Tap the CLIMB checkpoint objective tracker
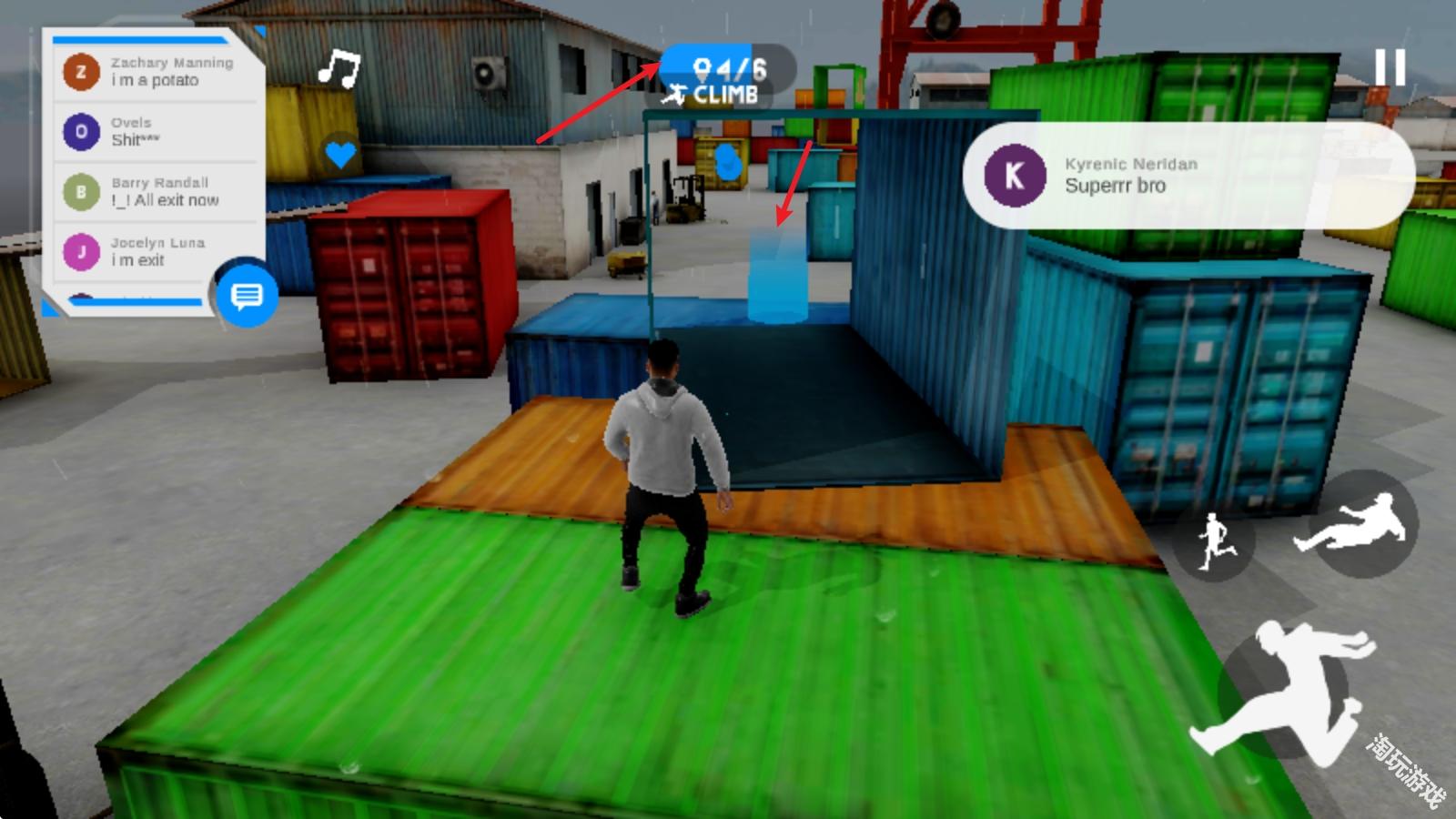 click(726, 79)
